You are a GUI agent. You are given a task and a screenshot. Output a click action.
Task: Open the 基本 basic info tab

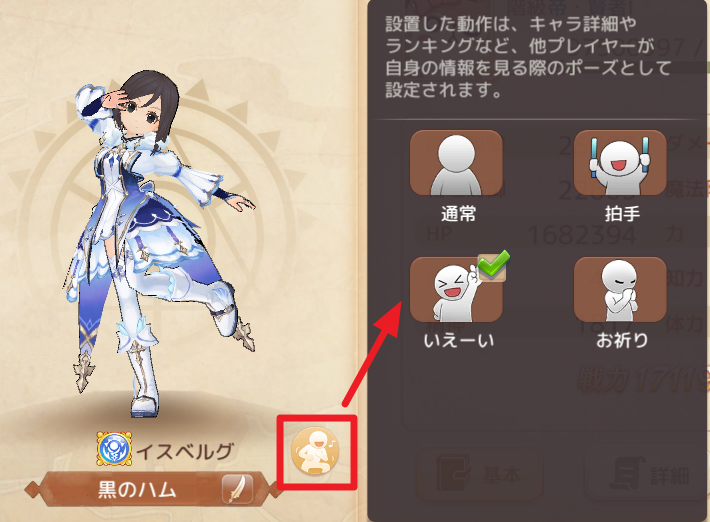click(x=468, y=475)
